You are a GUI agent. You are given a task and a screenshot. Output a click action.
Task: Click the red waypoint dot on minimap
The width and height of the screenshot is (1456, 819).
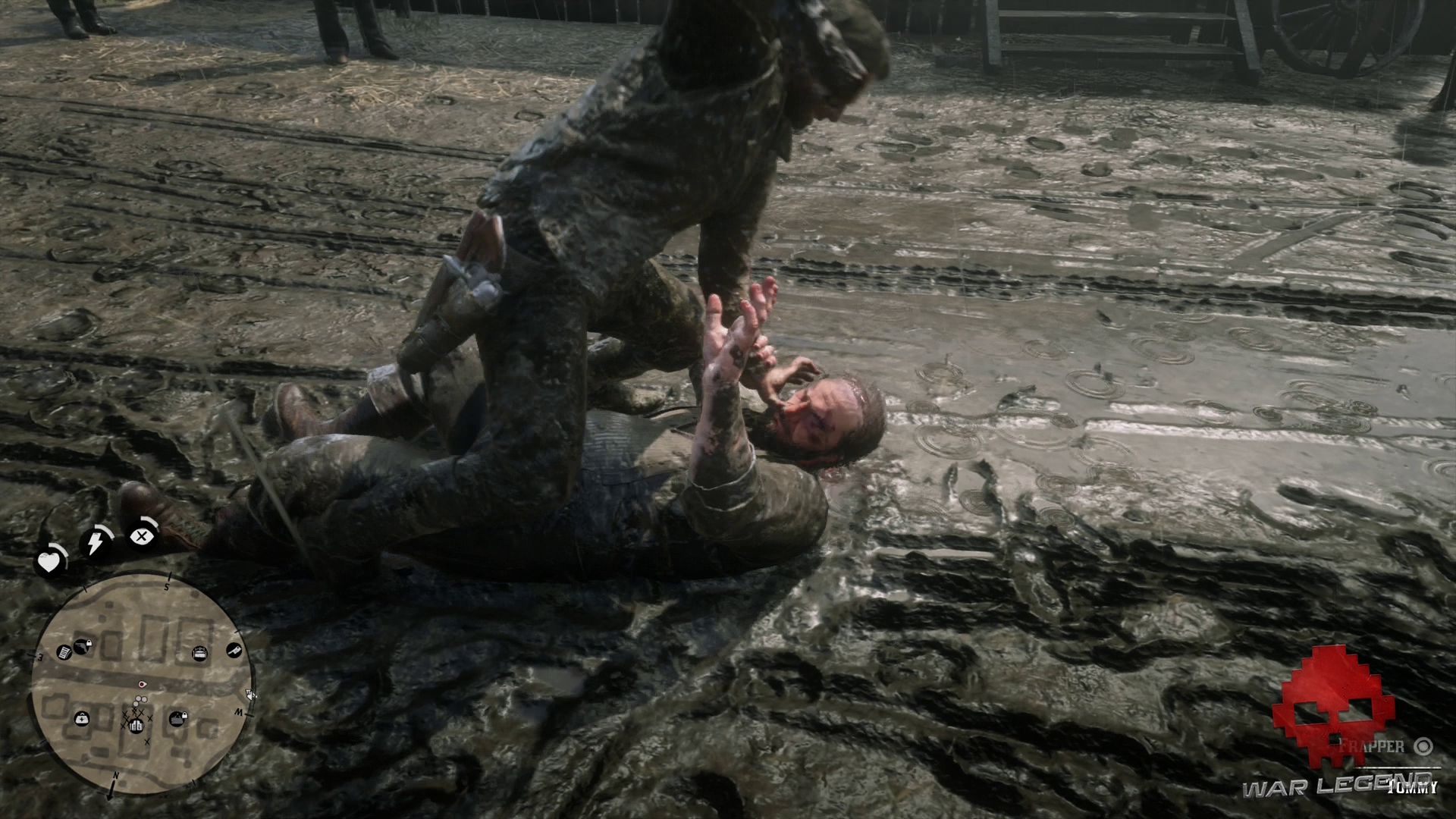[142, 684]
